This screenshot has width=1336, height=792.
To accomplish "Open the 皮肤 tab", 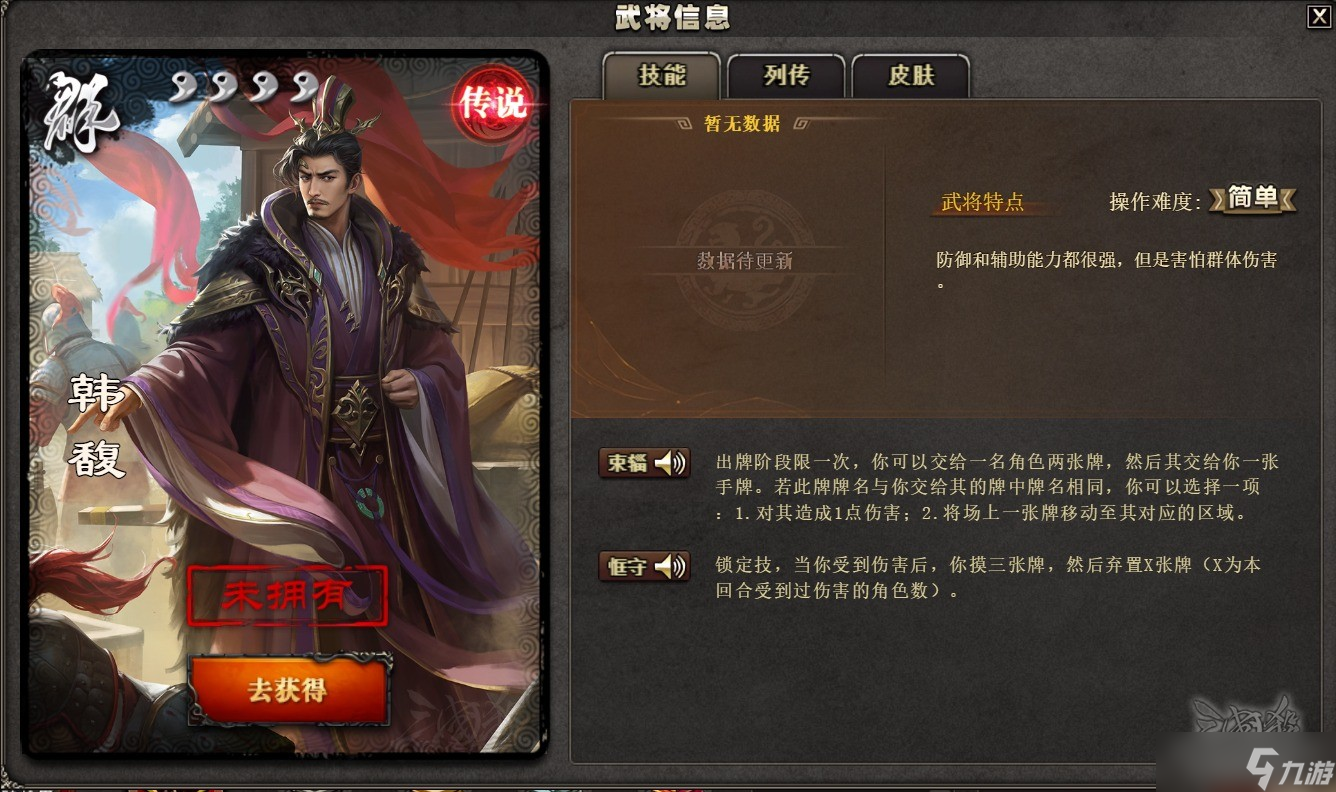I will pyautogui.click(x=911, y=76).
